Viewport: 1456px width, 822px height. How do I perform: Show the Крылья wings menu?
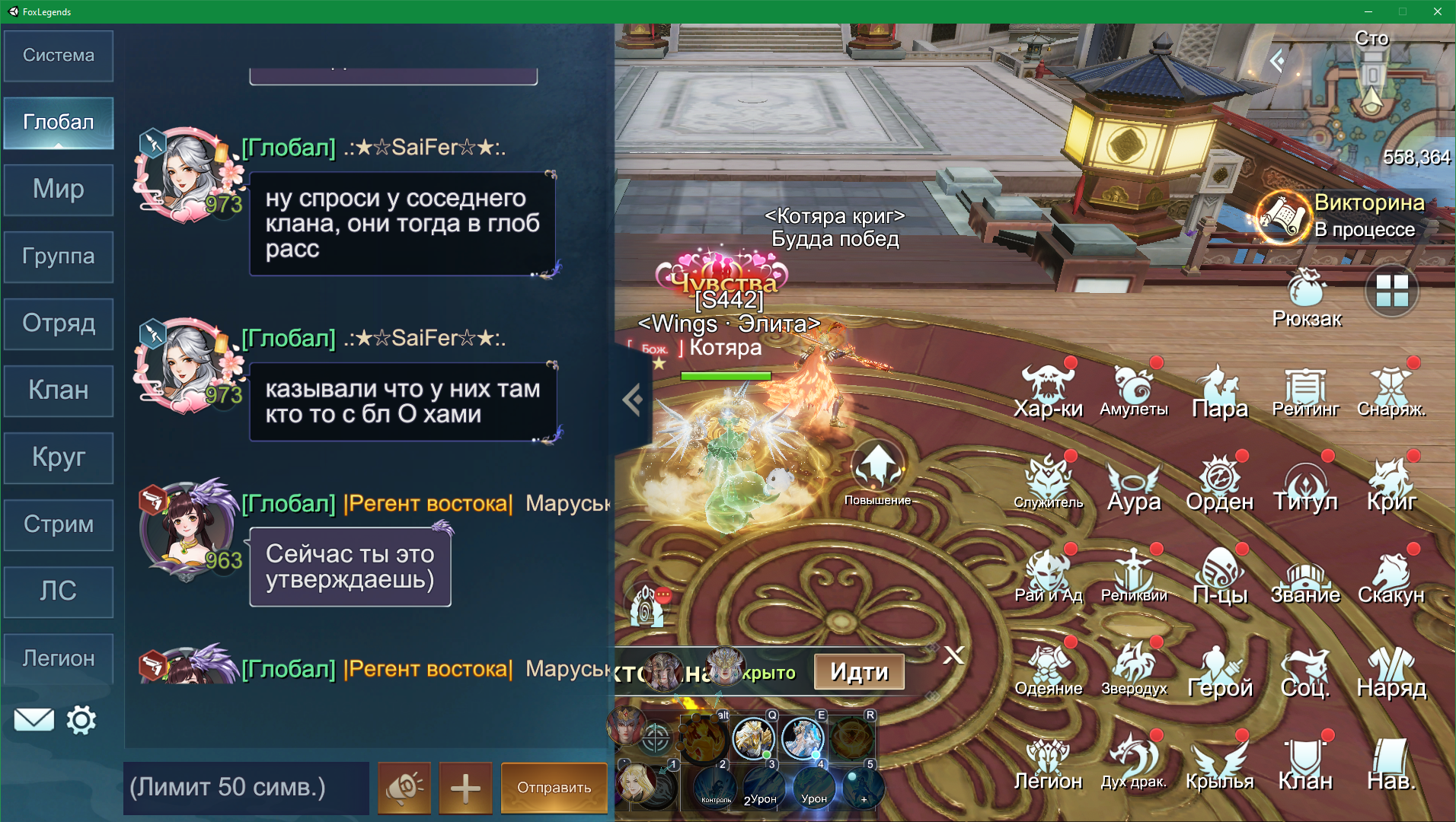[x=1219, y=763]
